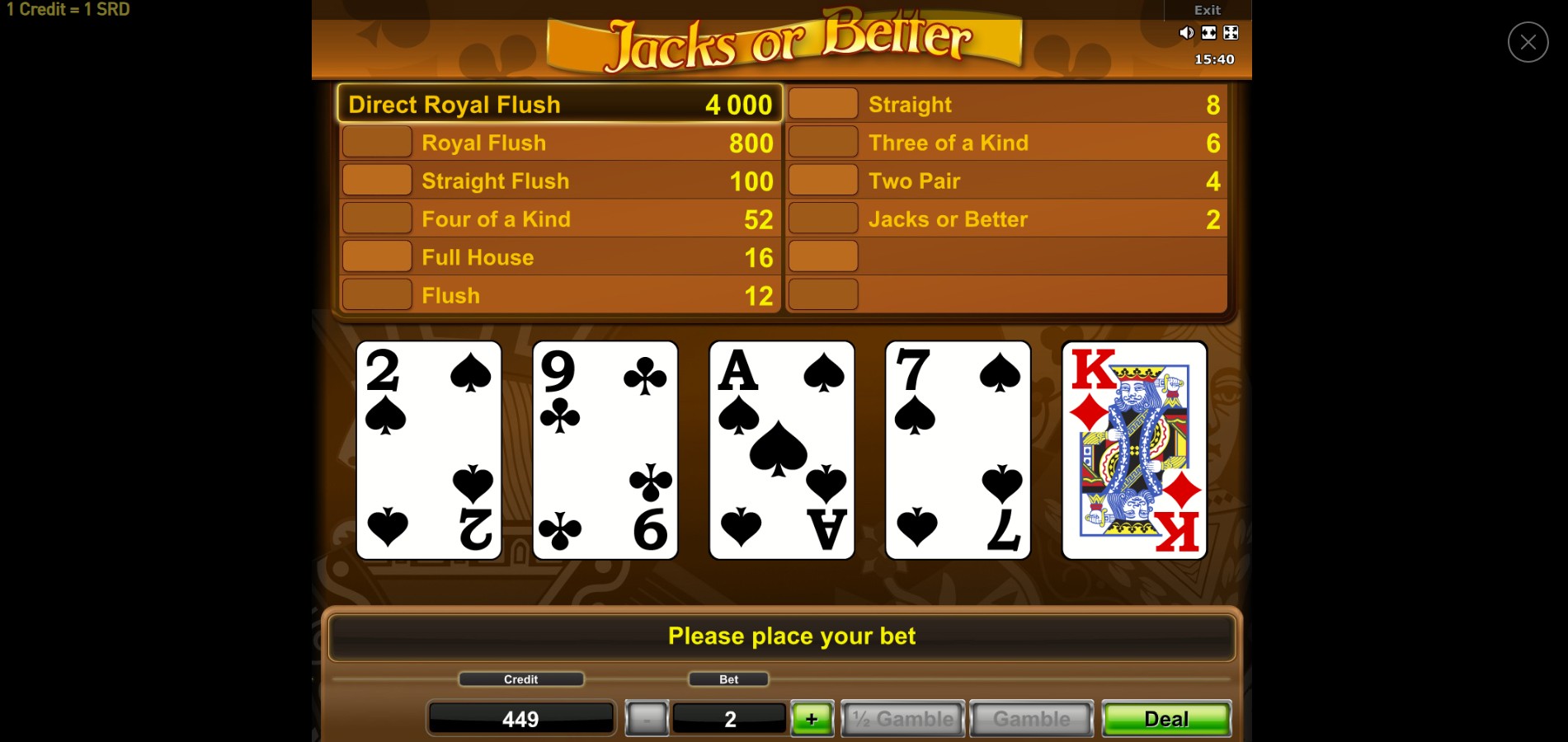This screenshot has width=1568, height=742.
Task: Click the indicator next to Four of a Kind
Action: pyautogui.click(x=376, y=218)
